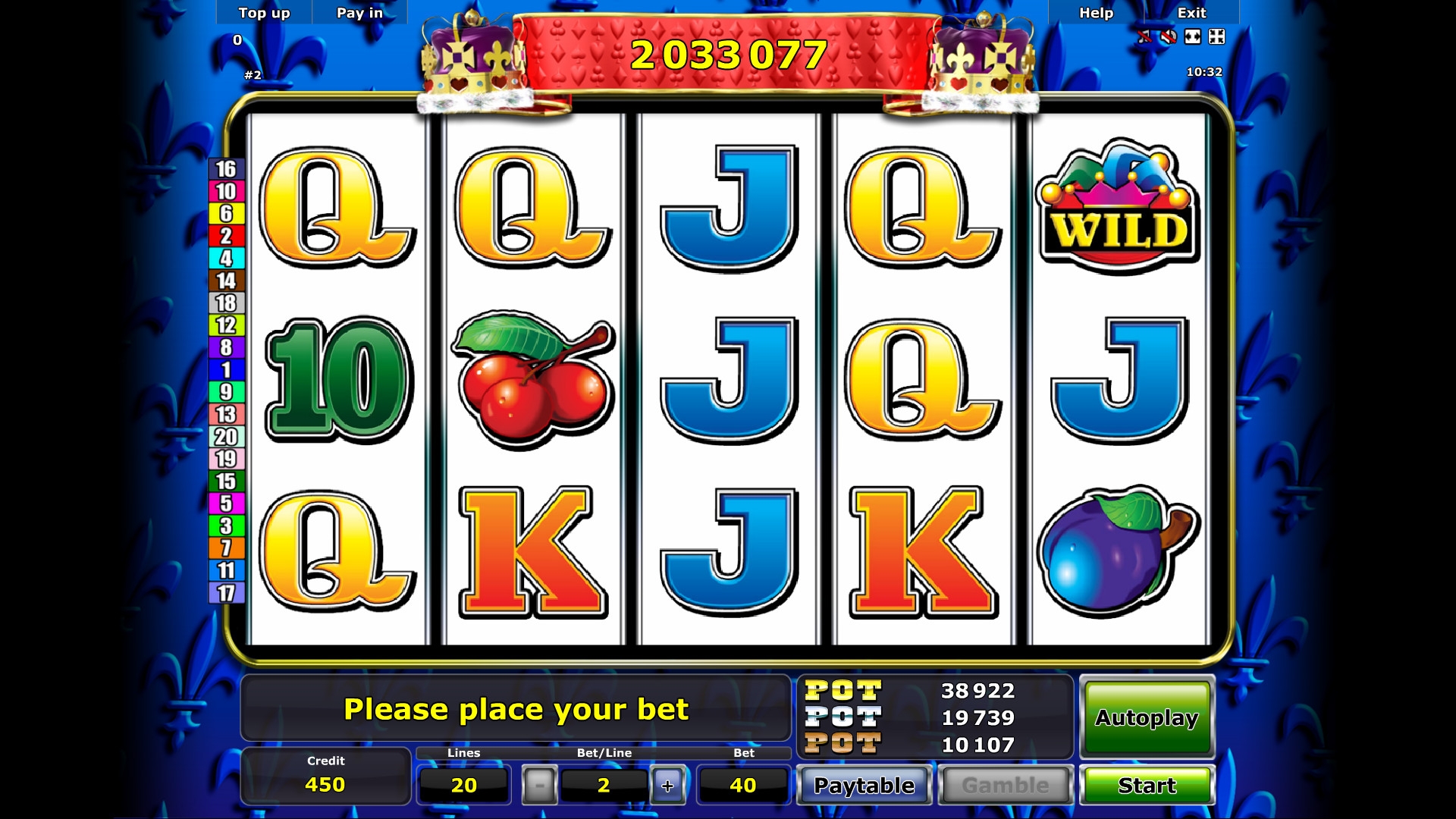Increase Bet/Line with the plus button
This screenshot has height=819, width=1456.
click(x=667, y=786)
